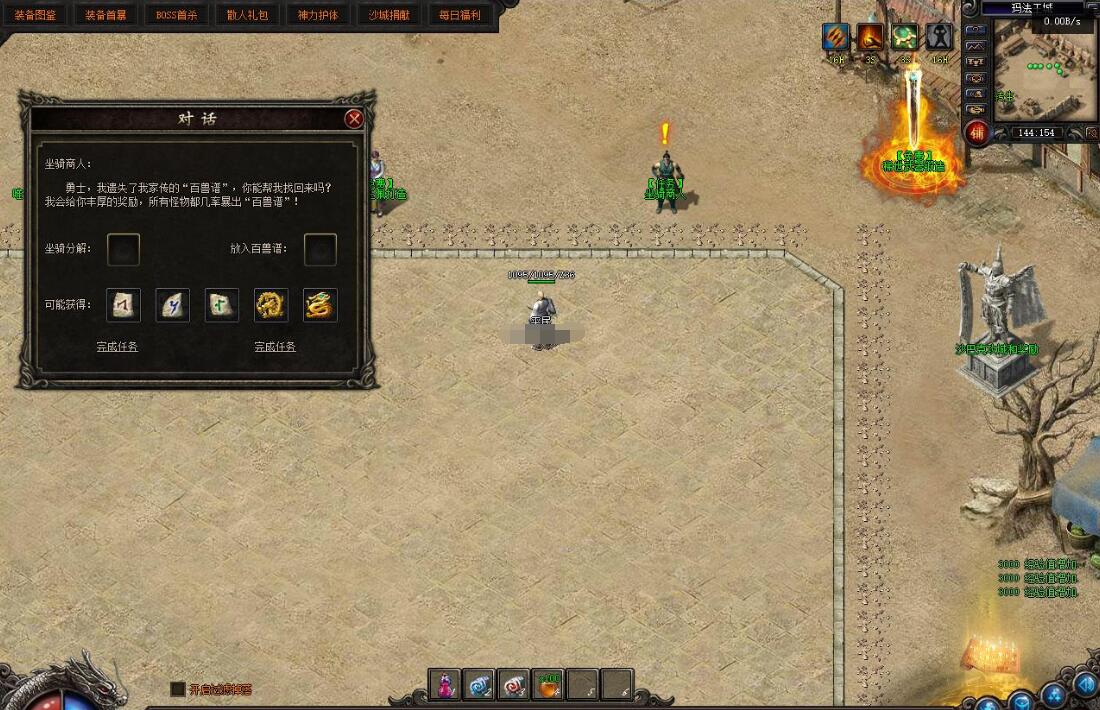Open the 沙城捐献 menu

pos(390,15)
